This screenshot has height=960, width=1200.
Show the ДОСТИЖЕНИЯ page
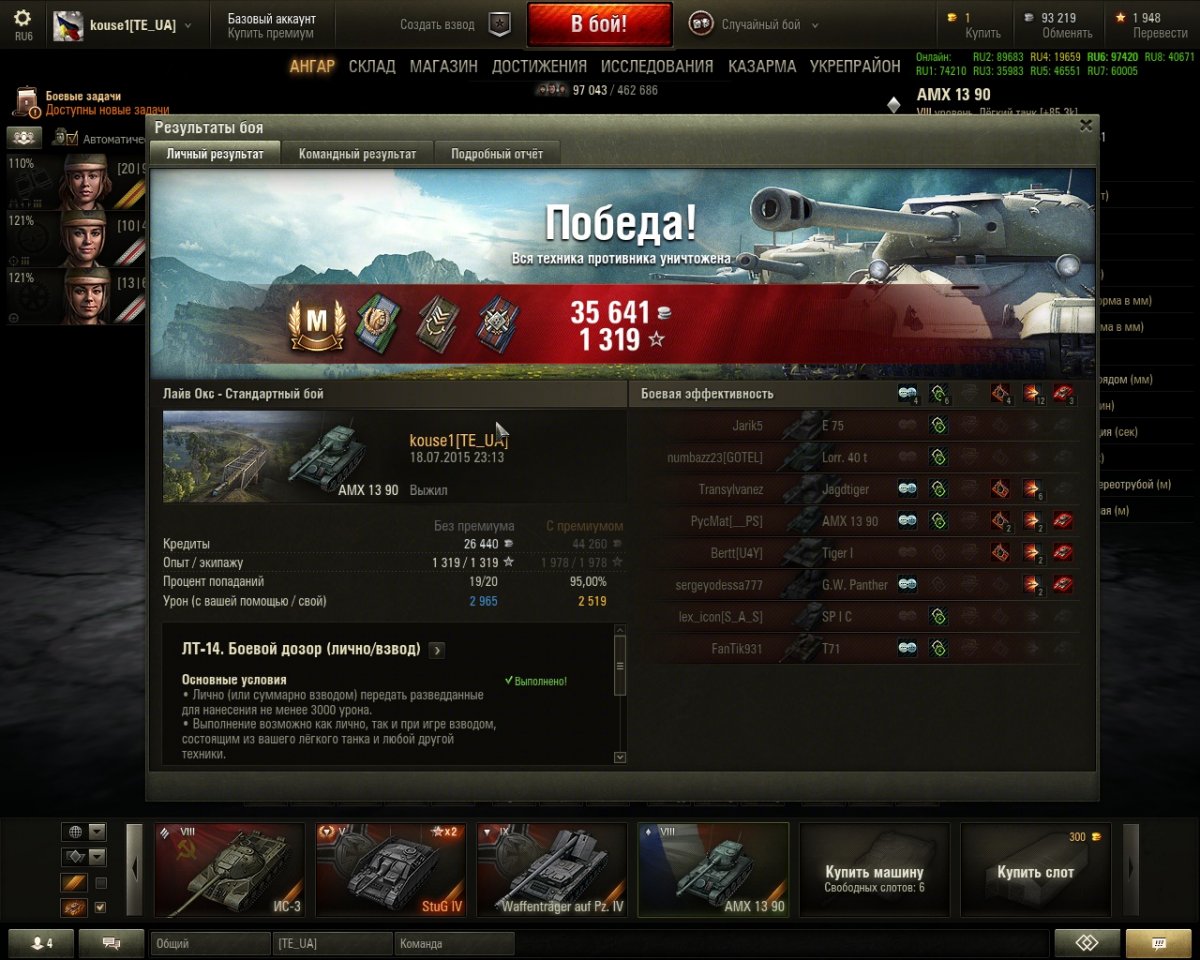pyautogui.click(x=539, y=67)
